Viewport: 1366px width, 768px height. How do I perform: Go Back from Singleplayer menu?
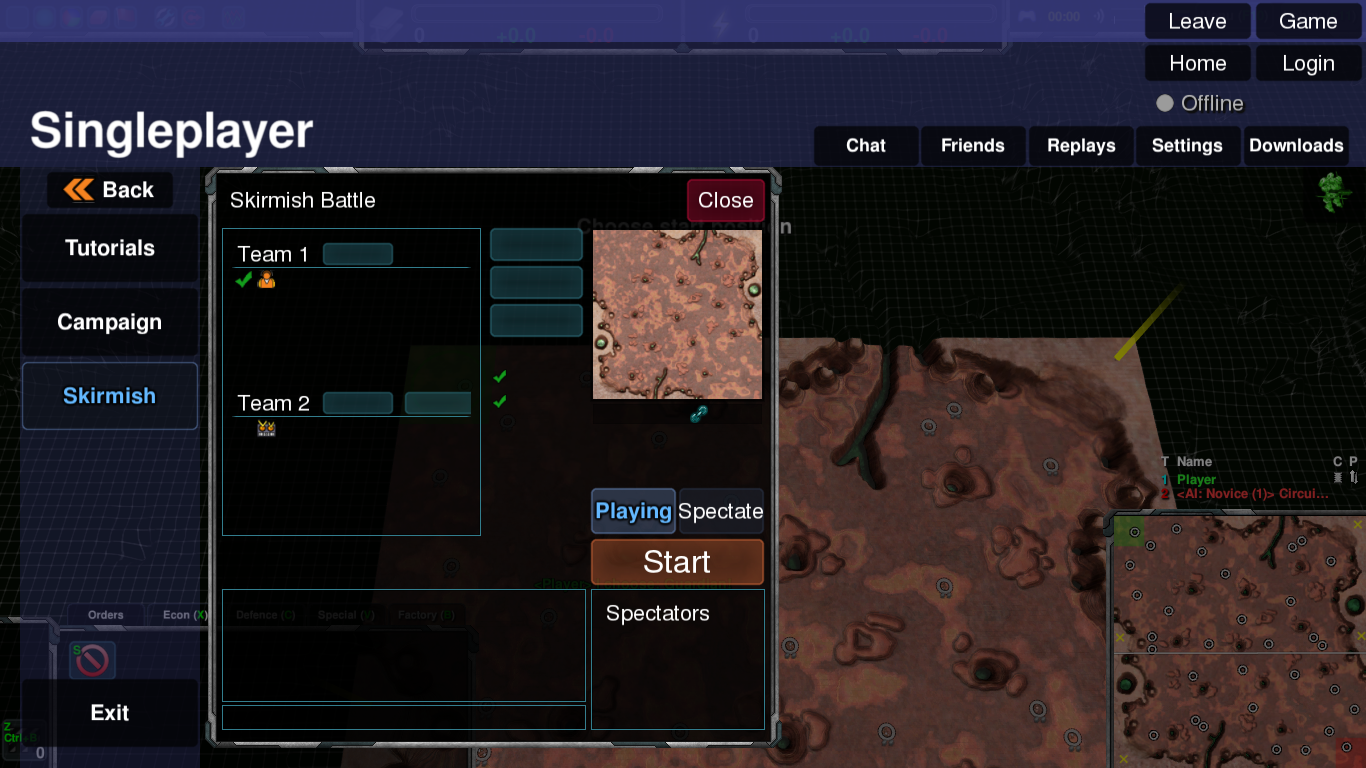pyautogui.click(x=109, y=190)
